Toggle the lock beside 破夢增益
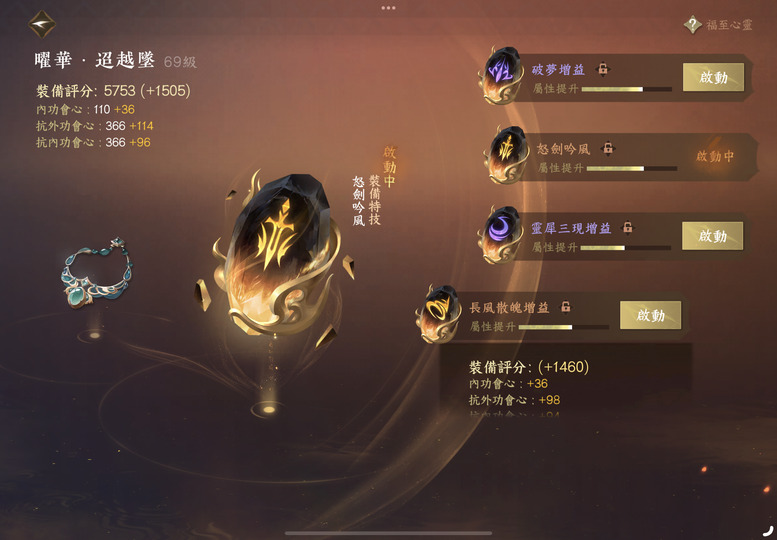Screen dimensions: 777x540 click(x=603, y=69)
